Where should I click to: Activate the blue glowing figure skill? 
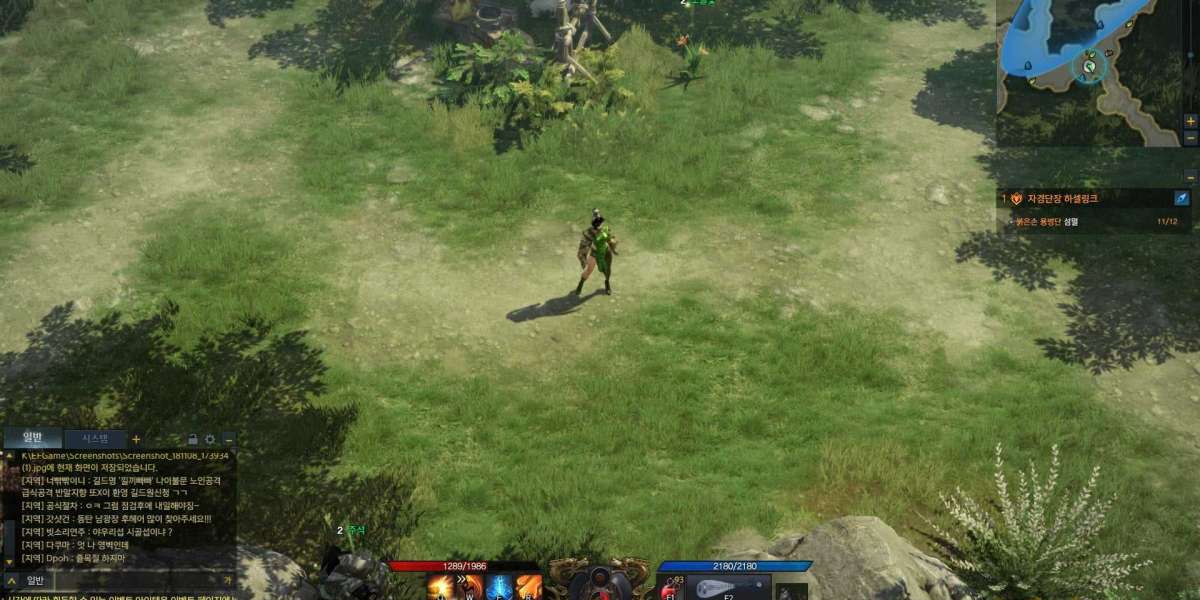pos(499,587)
